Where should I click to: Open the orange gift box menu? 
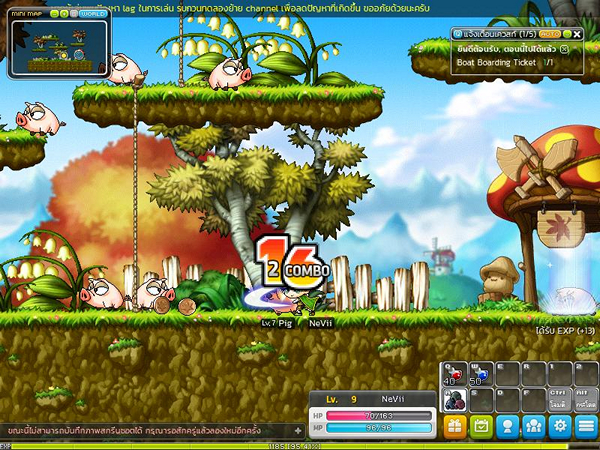coord(455,426)
